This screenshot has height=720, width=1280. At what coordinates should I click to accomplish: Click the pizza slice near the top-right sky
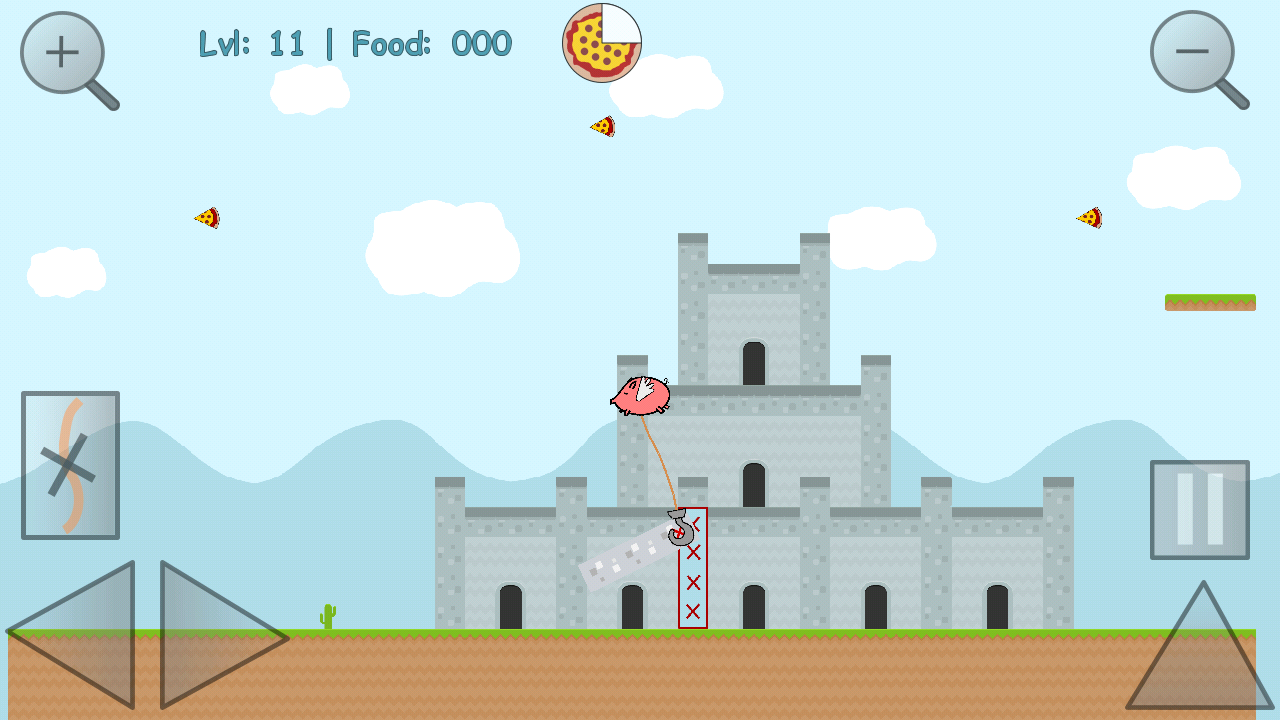(x=1088, y=218)
